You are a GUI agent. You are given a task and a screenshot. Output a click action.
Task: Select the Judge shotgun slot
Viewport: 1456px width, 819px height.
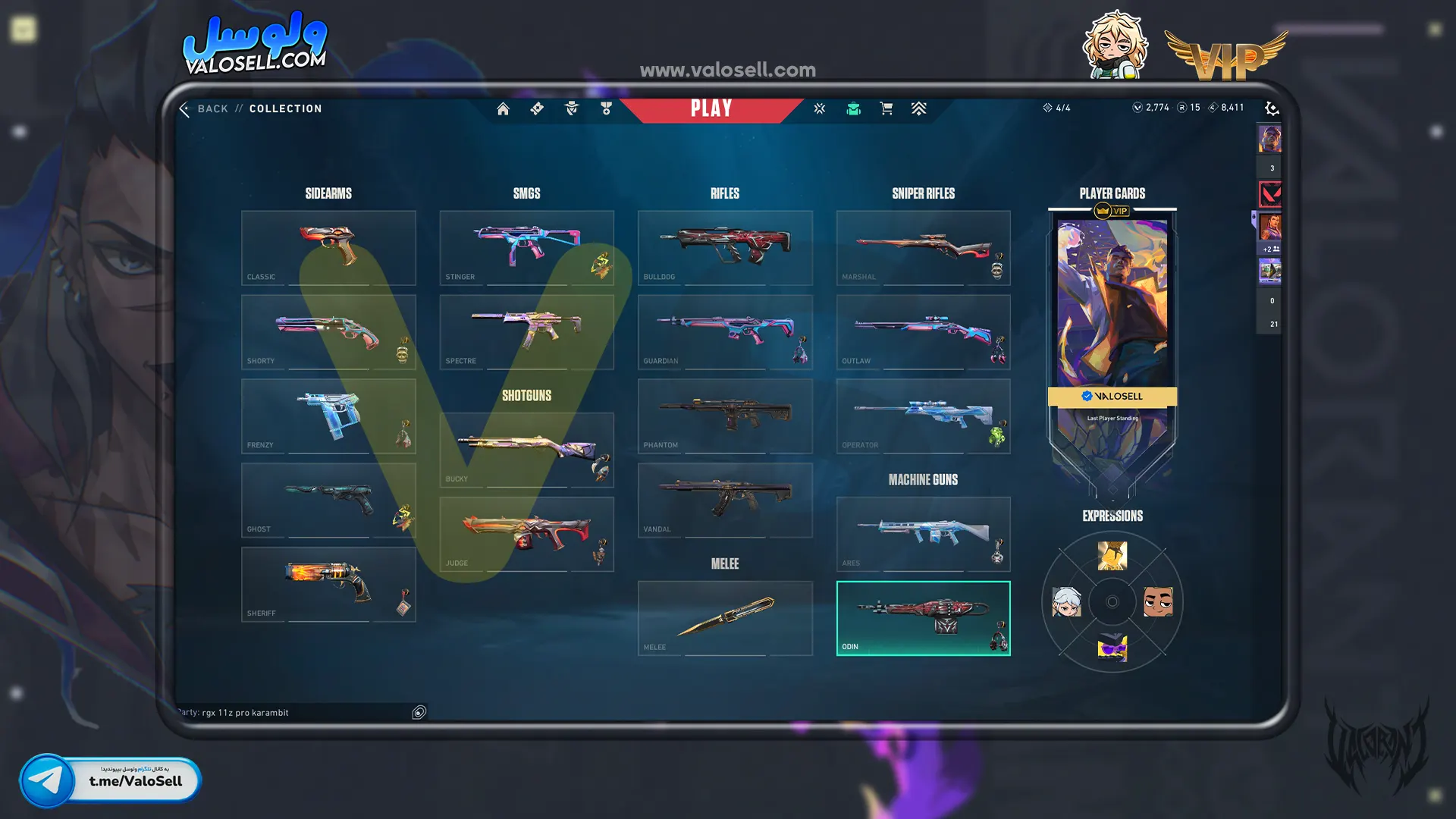click(x=526, y=534)
